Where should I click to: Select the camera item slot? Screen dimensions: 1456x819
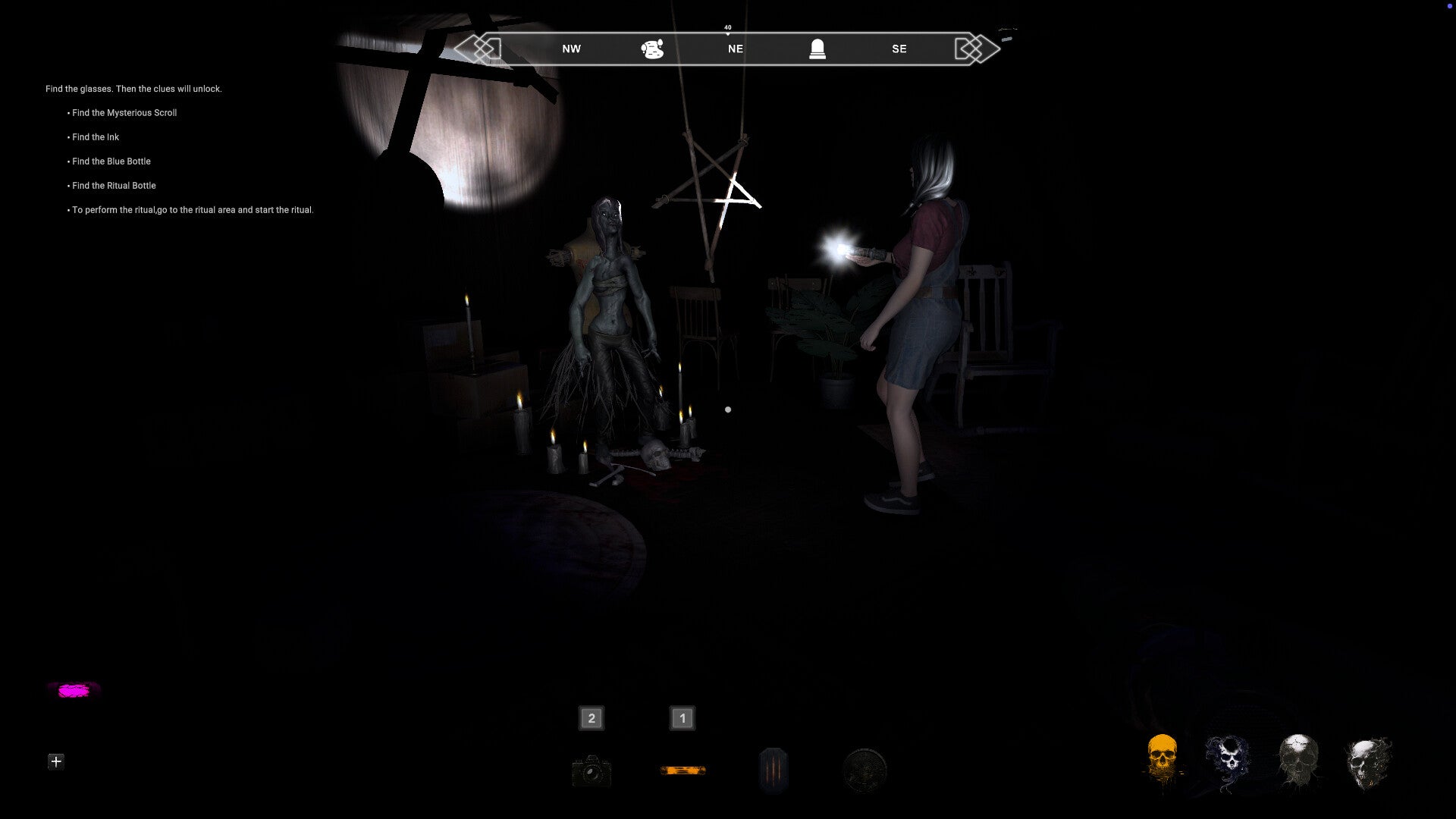click(591, 771)
